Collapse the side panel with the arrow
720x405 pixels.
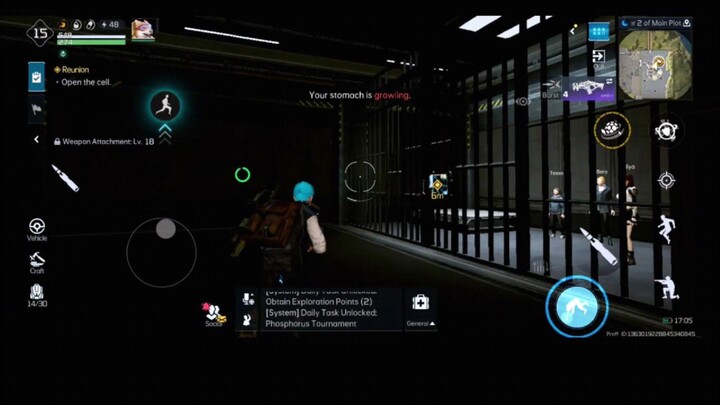click(37, 140)
